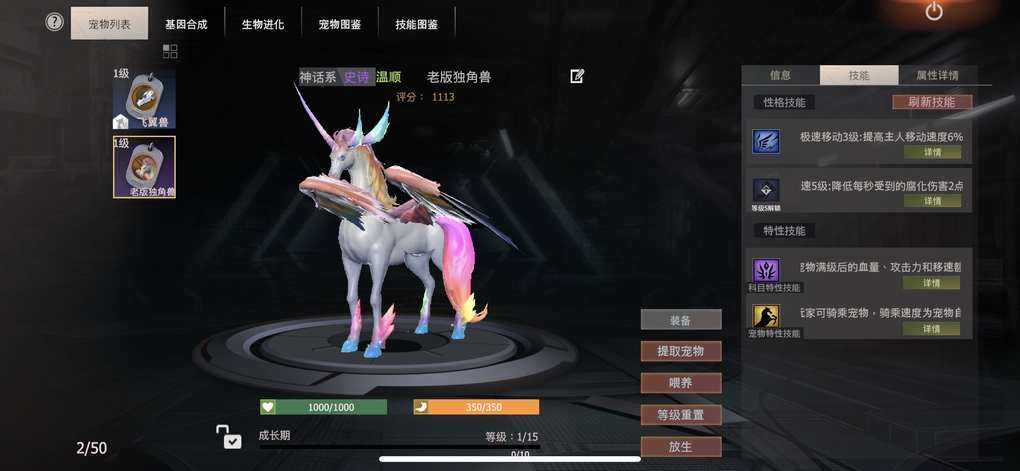Screen dimensions: 1020x471
Task: Select the 宠物列表 tab
Action: click(x=109, y=24)
